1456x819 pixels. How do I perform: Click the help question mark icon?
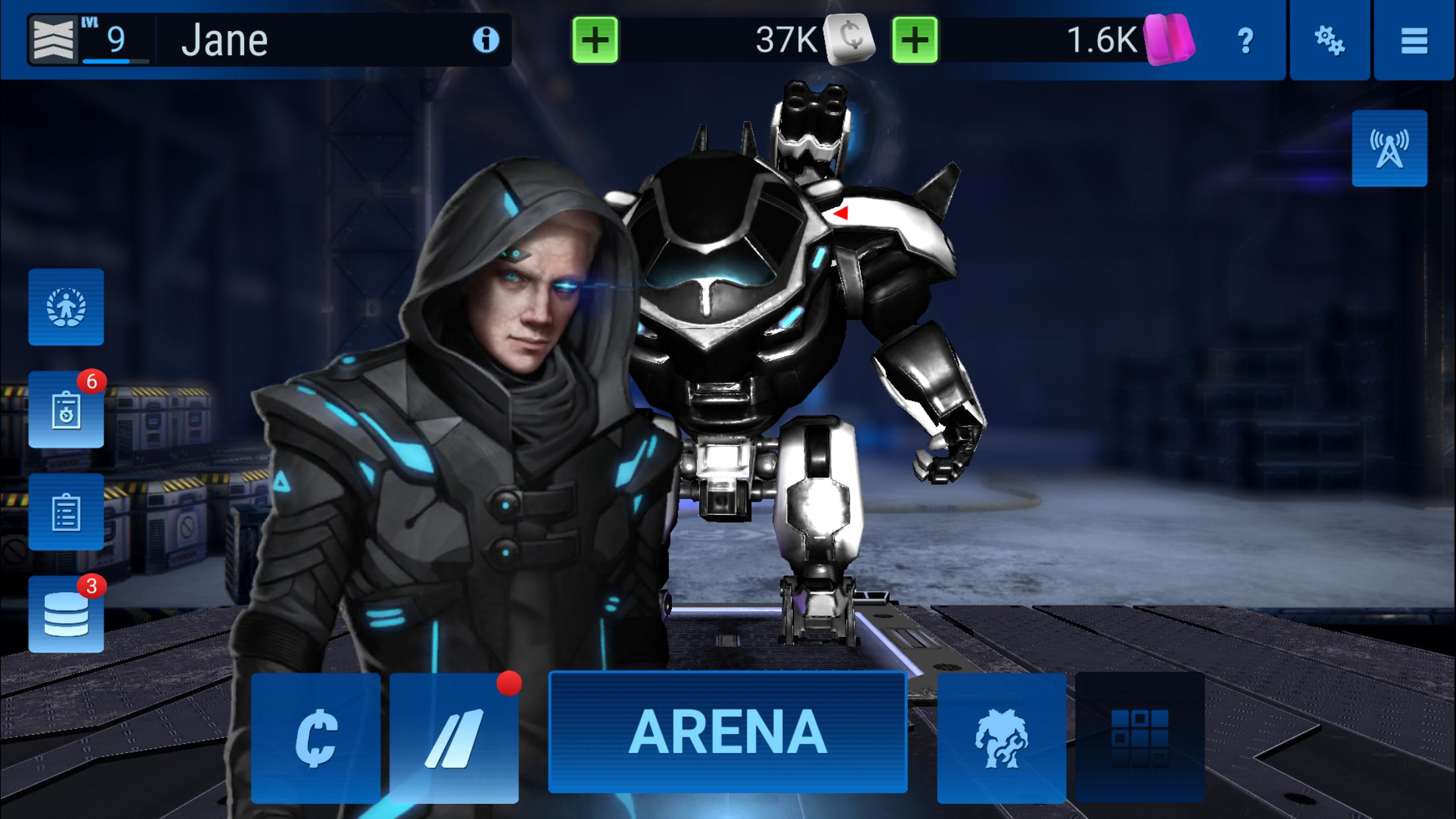pyautogui.click(x=1246, y=41)
